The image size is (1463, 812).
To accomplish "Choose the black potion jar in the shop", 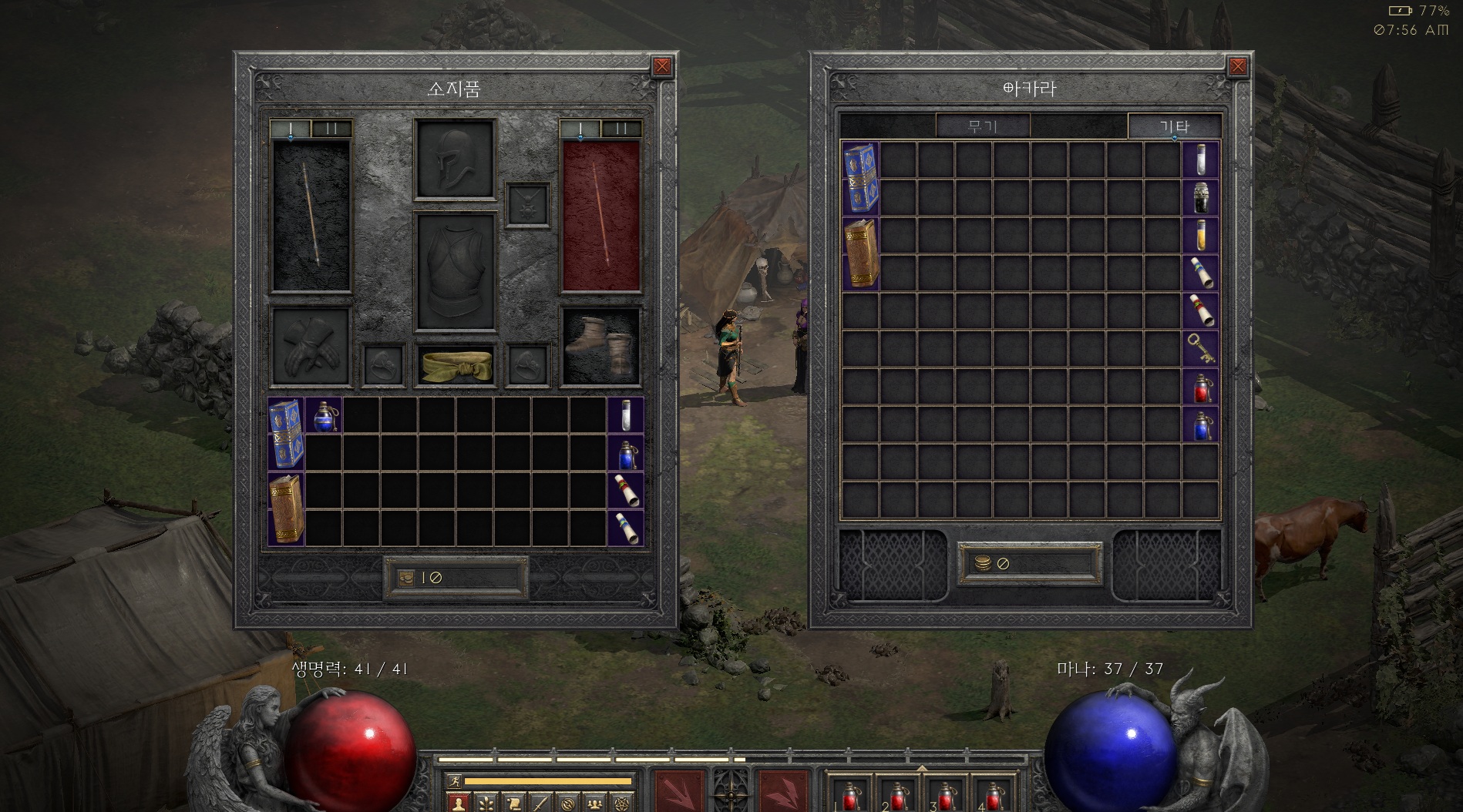I will pos(1201,197).
